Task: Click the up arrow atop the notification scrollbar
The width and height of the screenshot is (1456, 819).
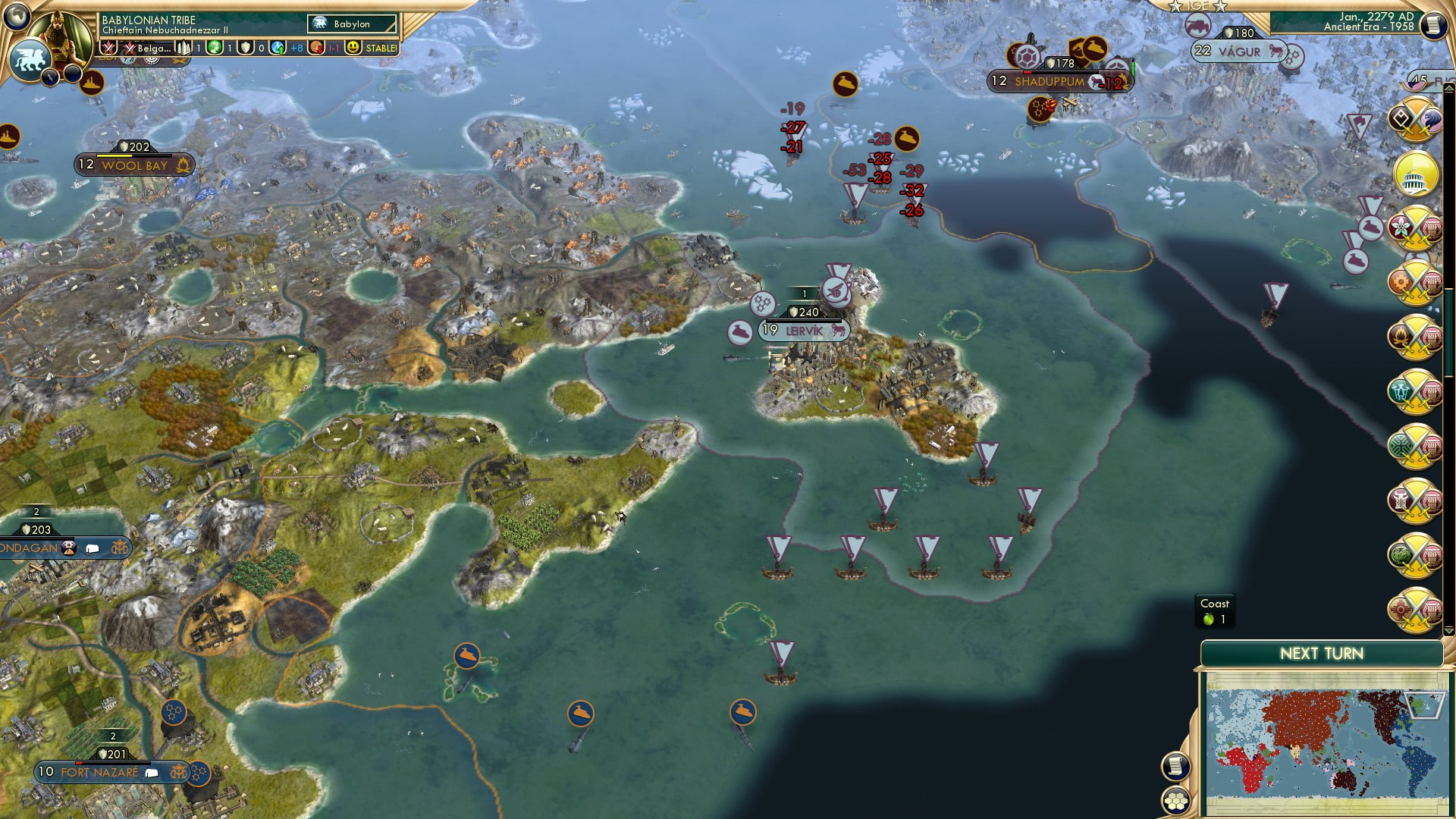Action: click(x=1448, y=89)
